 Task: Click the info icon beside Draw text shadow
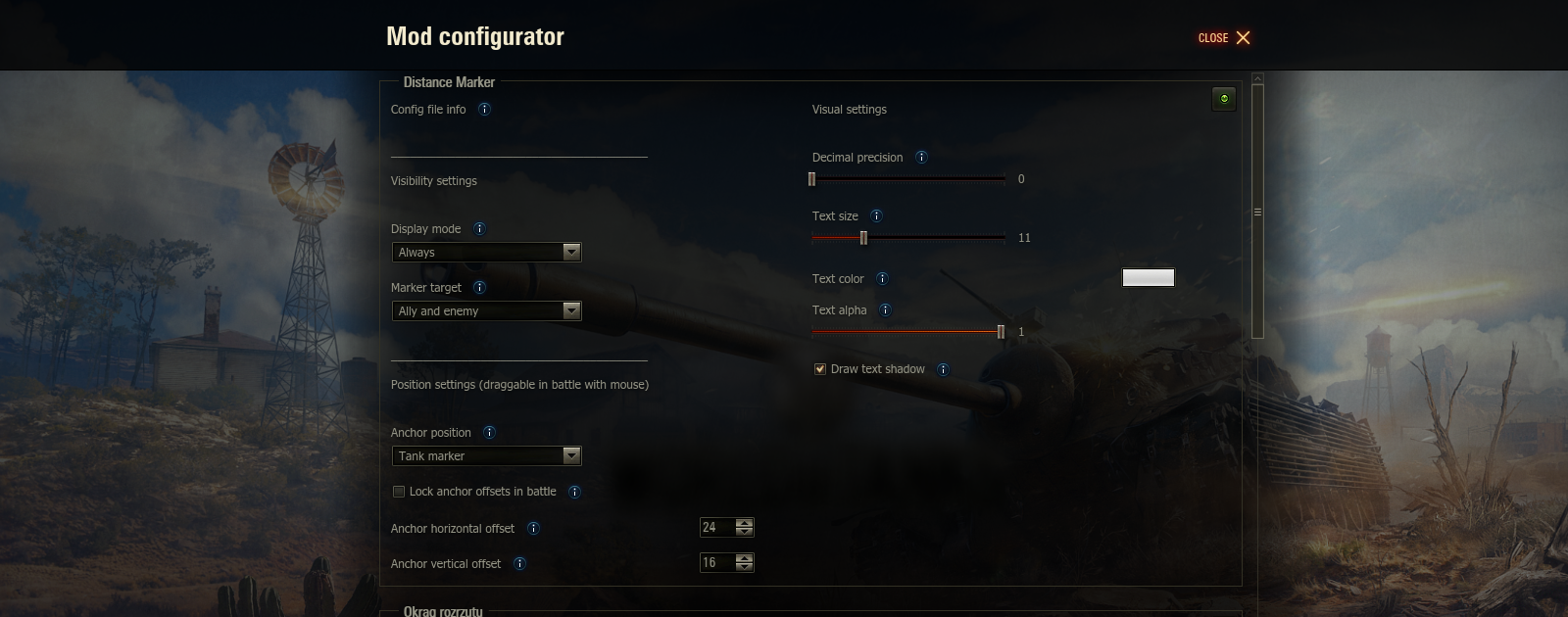point(943,370)
